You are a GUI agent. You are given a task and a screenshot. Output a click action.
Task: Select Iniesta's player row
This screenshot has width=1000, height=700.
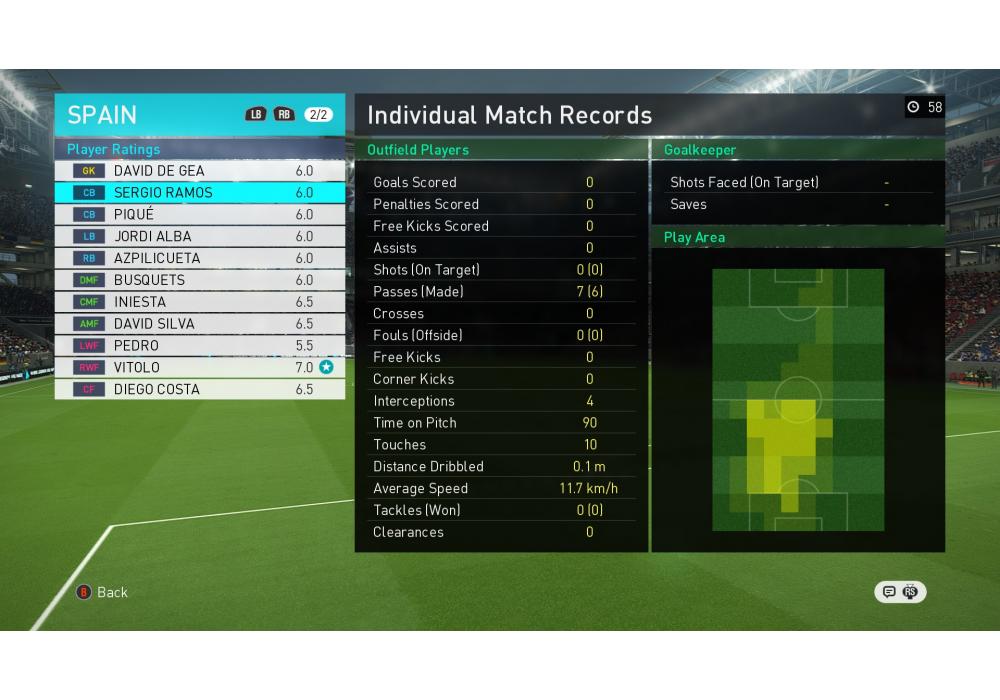(x=200, y=302)
